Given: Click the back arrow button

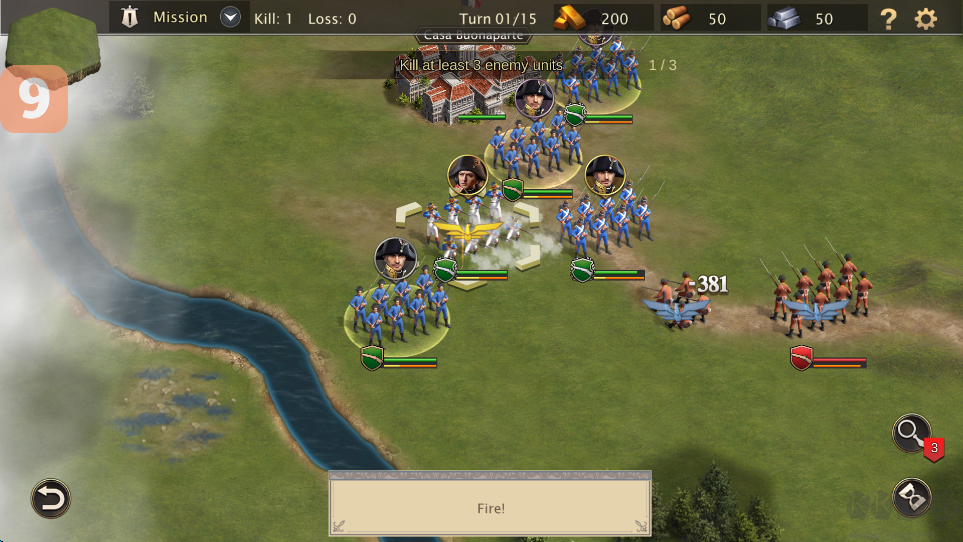Looking at the screenshot, I should tap(50, 498).
